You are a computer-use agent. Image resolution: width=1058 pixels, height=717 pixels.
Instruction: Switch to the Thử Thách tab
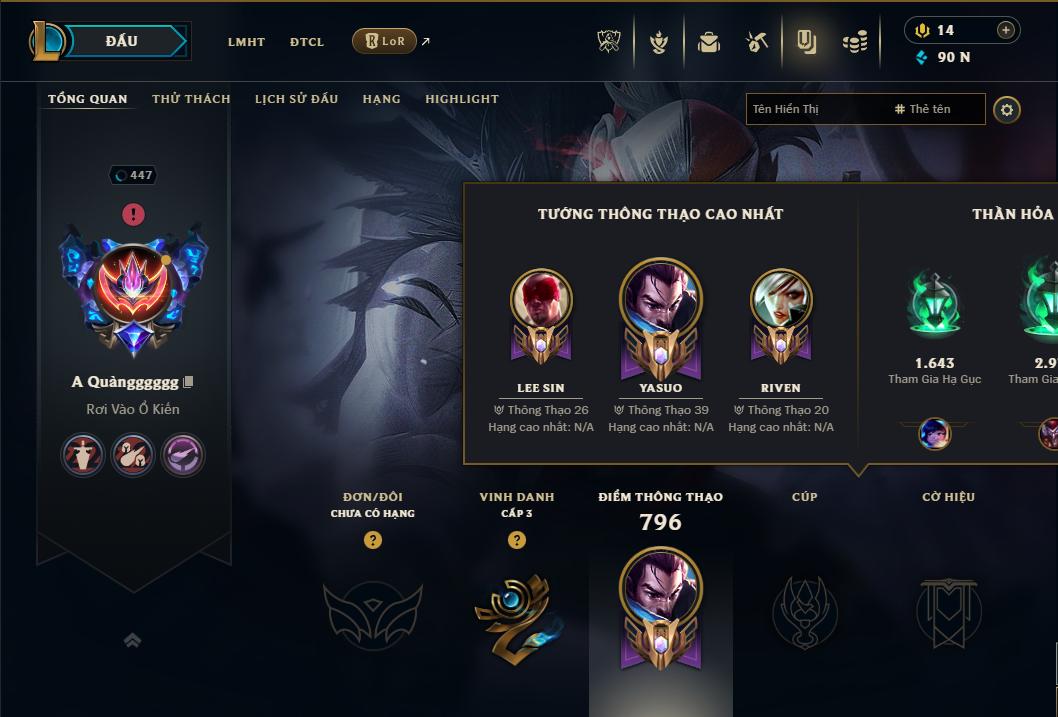click(x=191, y=99)
